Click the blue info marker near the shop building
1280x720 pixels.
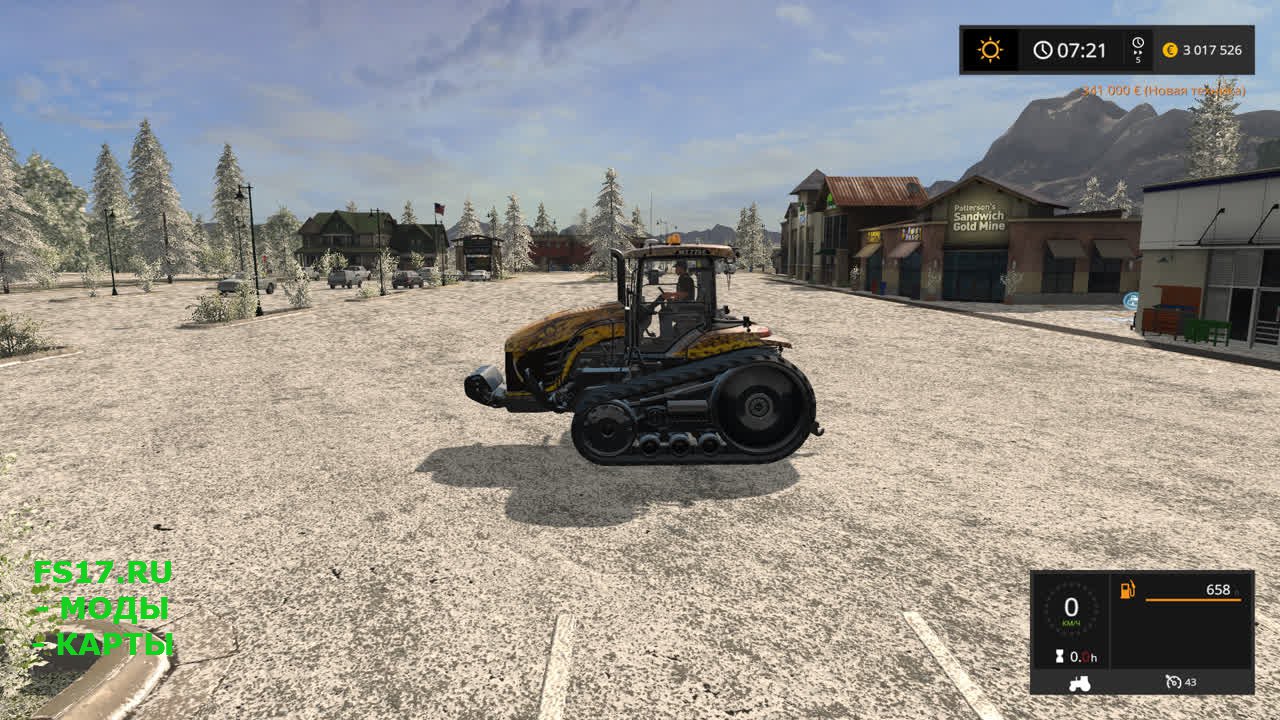(x=1133, y=299)
